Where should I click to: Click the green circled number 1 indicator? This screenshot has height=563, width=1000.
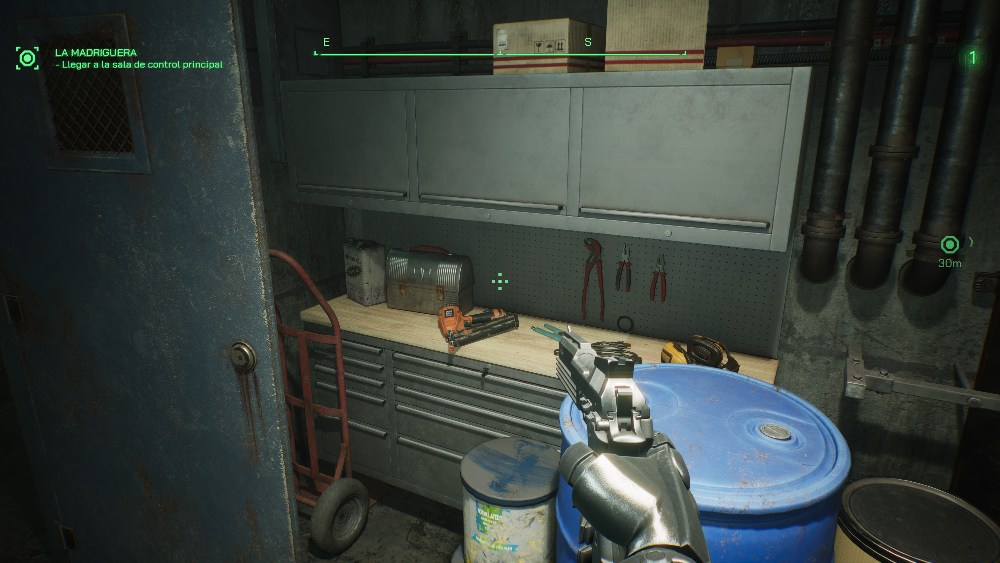(x=971, y=57)
